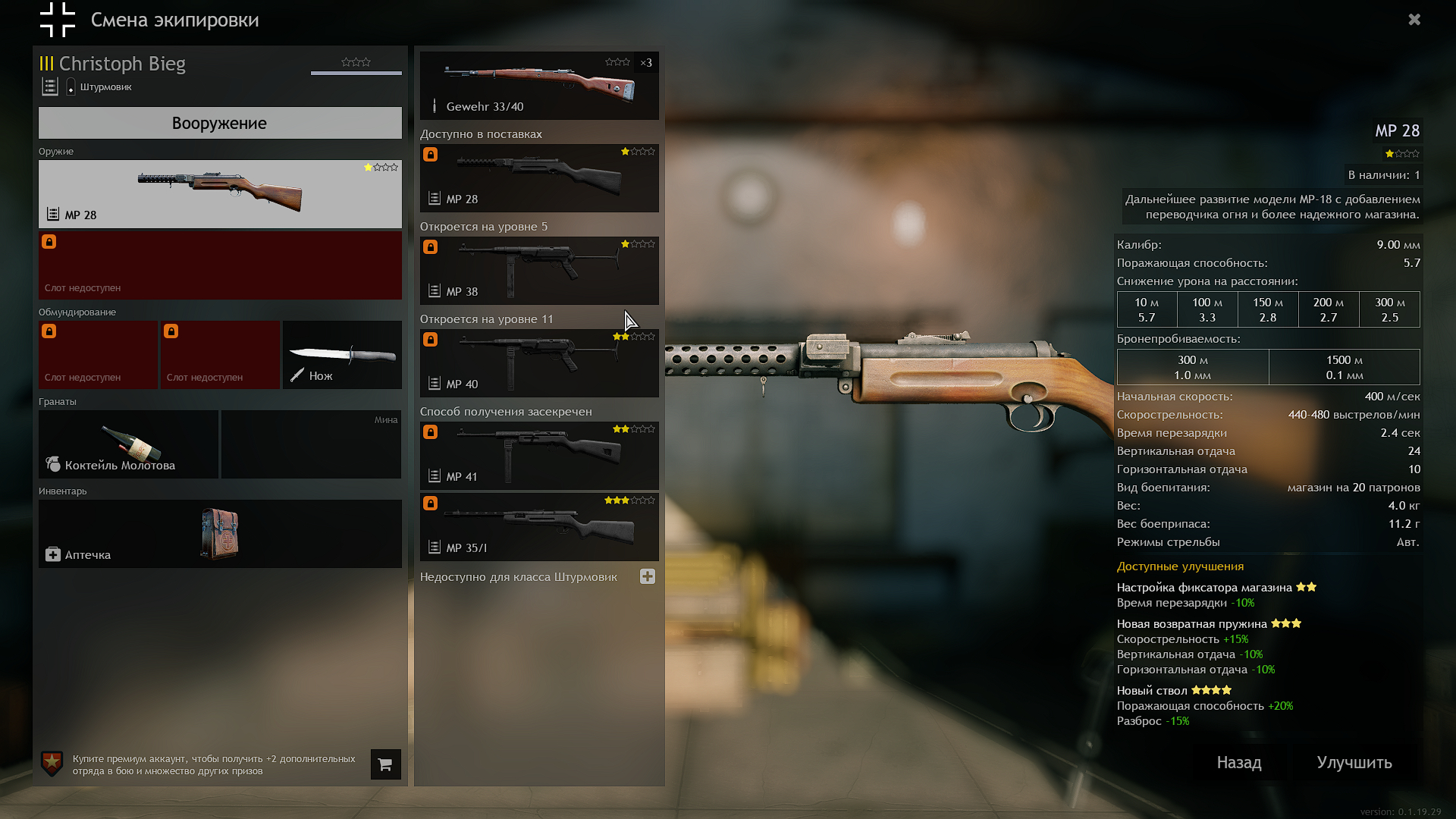Viewport: 1456px width, 819px height.
Task: Pick the MP 38 submachine gun entry
Action: pos(539,271)
